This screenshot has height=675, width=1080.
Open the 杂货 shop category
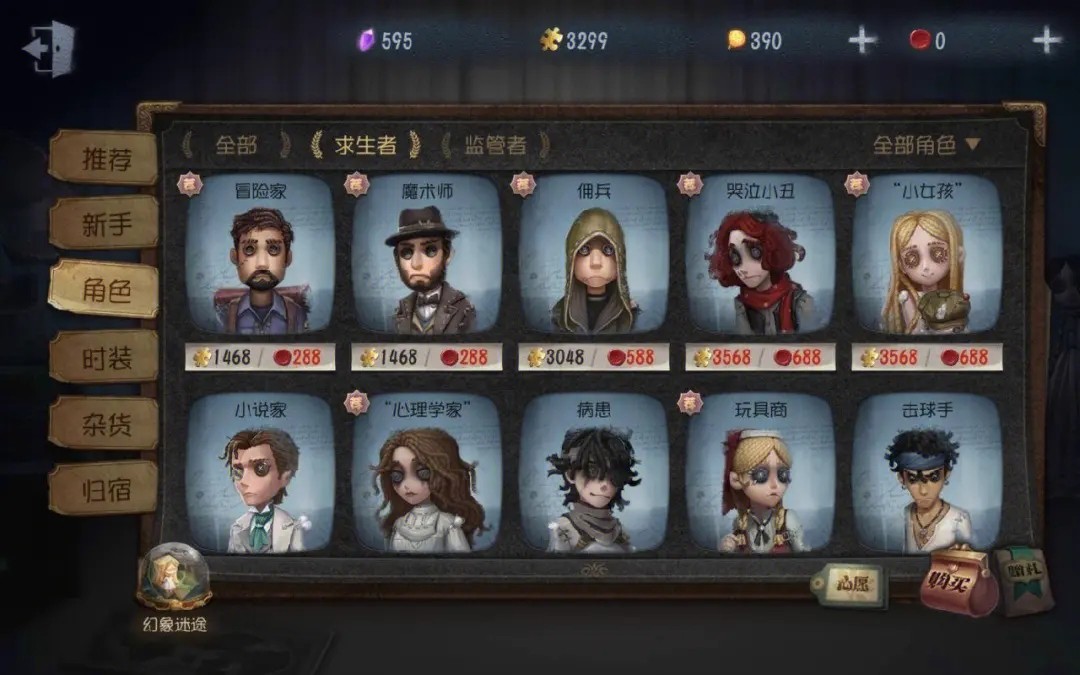[106, 423]
